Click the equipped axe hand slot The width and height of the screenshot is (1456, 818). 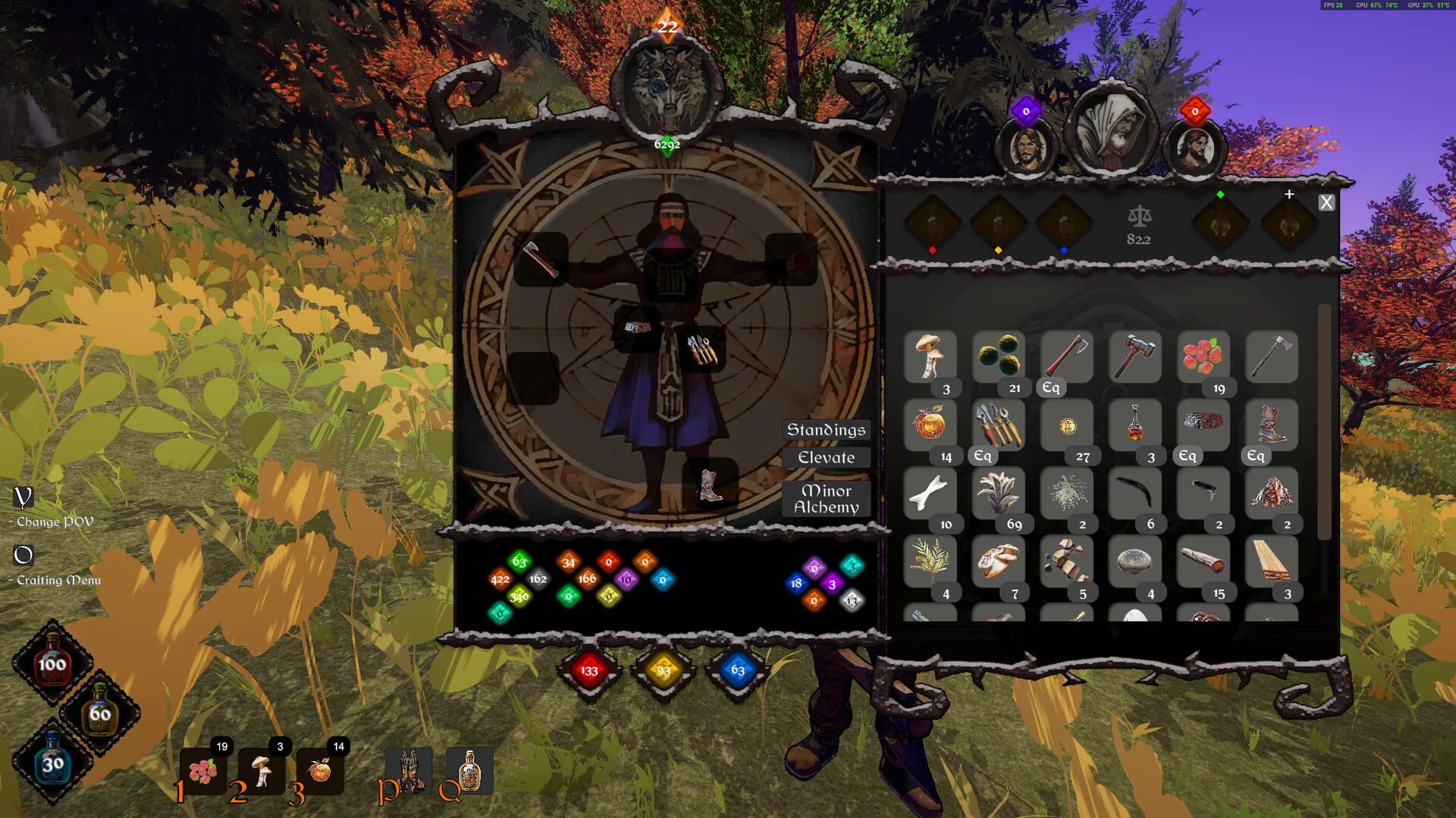pos(541,259)
